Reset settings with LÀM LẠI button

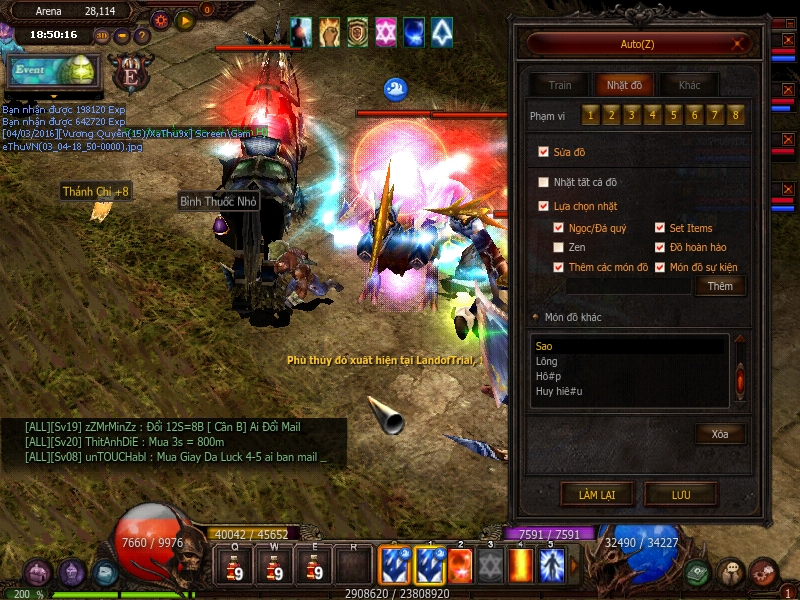click(597, 494)
